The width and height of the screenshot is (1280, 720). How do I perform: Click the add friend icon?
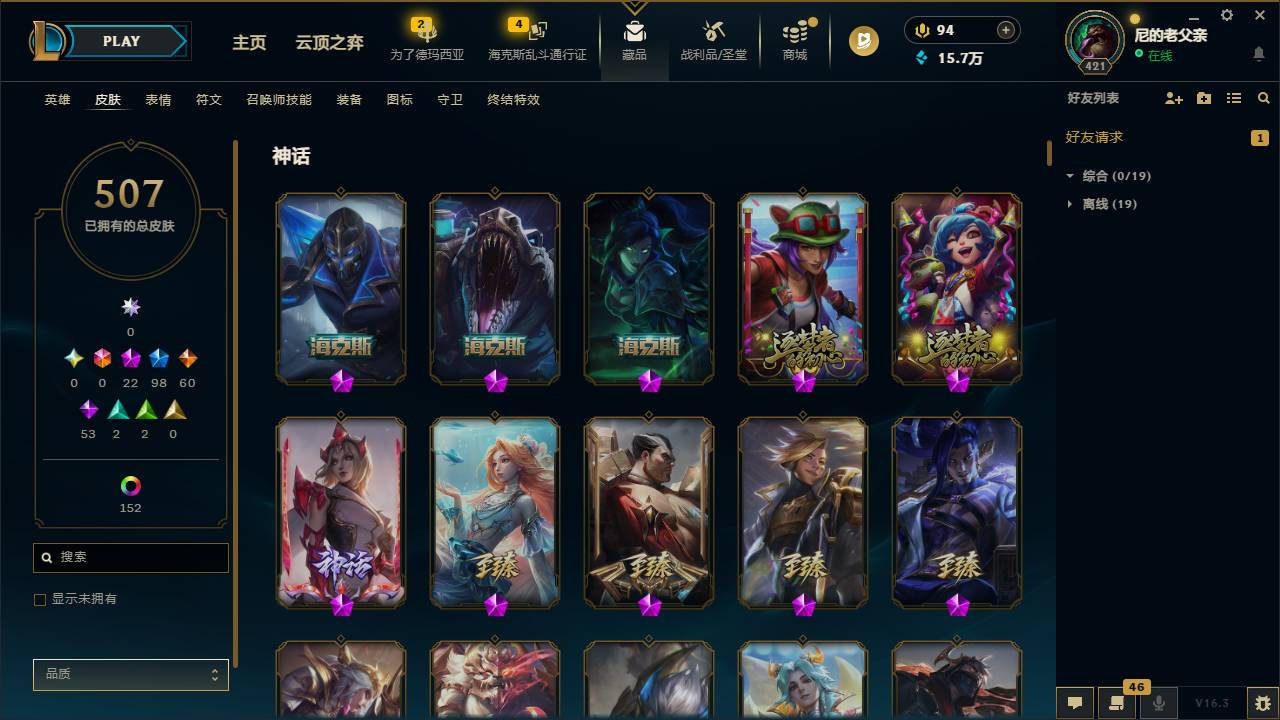pos(1172,98)
